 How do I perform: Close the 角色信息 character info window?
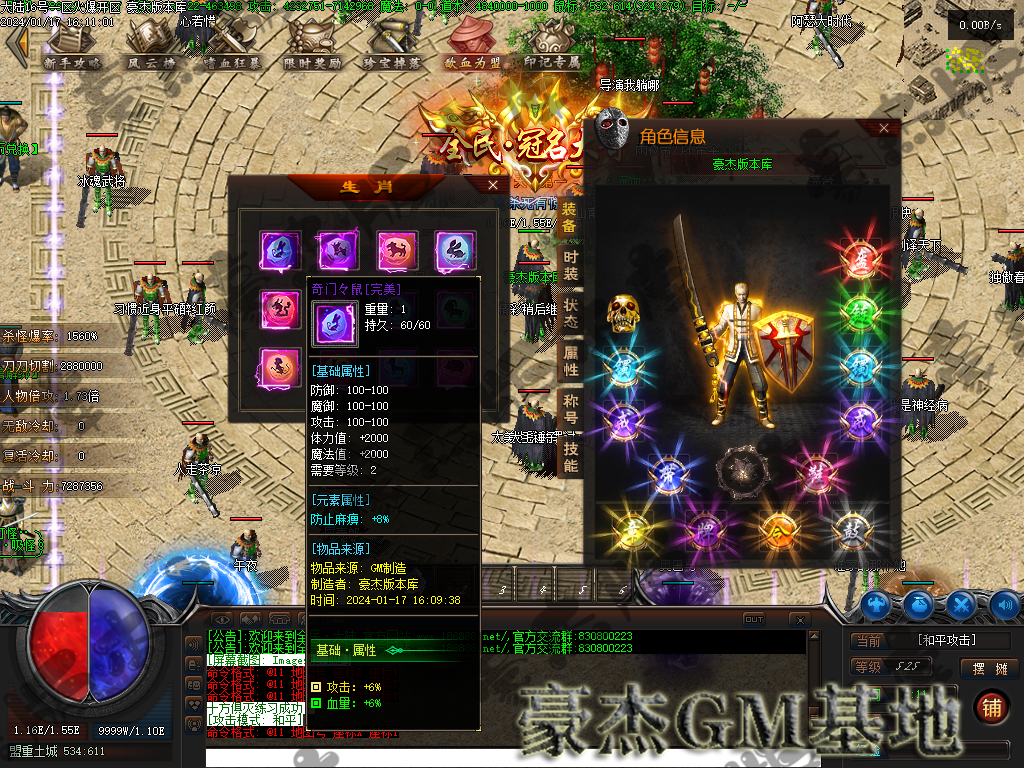click(883, 128)
